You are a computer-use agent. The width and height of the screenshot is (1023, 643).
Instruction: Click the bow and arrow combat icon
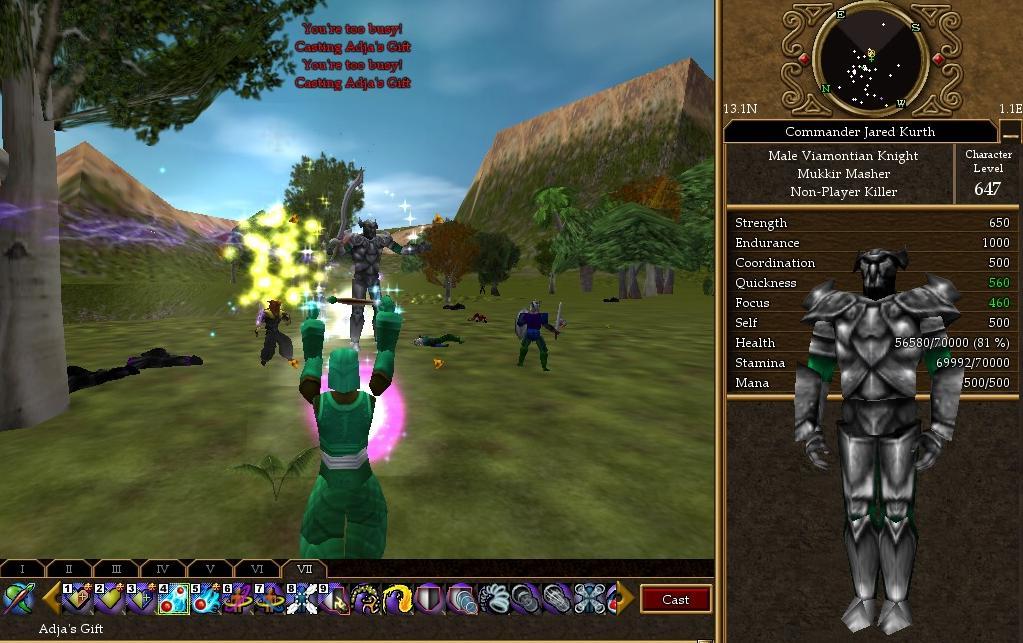click(19, 599)
